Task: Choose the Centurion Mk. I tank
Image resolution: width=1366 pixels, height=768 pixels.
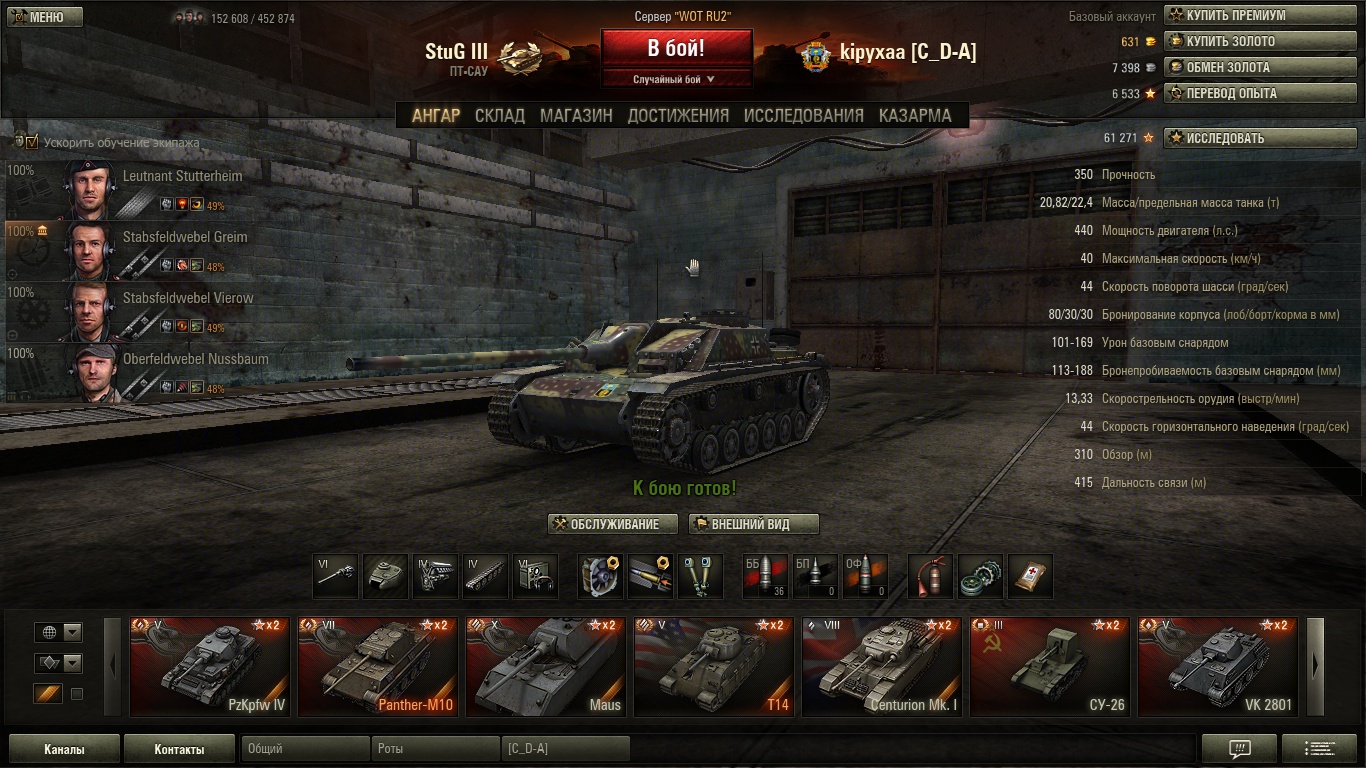Action: pyautogui.click(x=882, y=667)
